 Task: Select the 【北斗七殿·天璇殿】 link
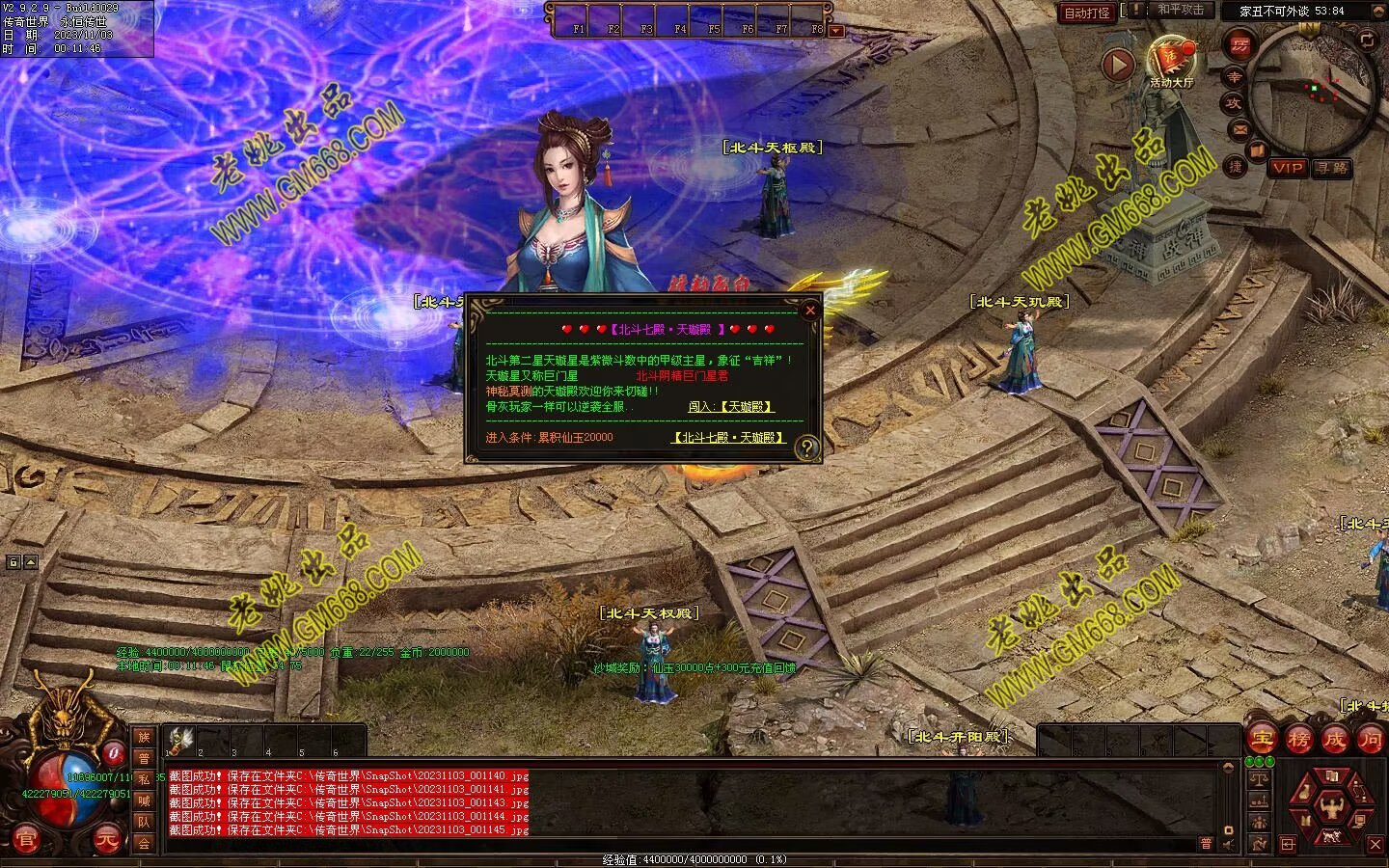coord(728,437)
